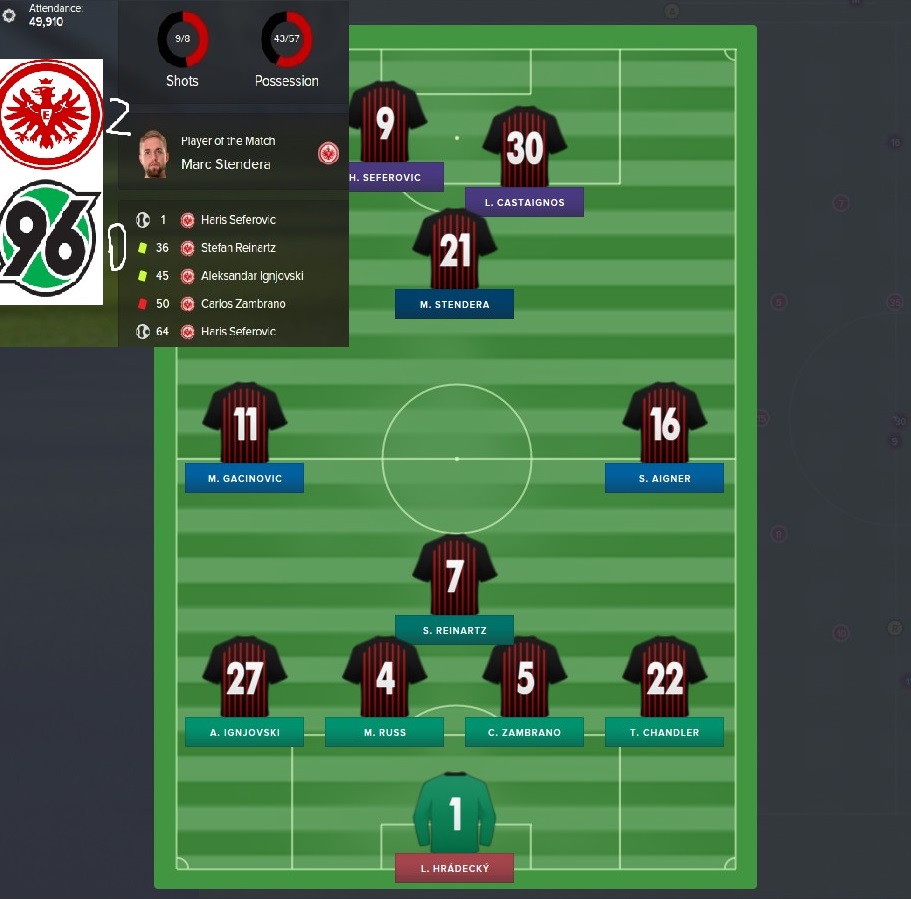Select M. Gacinovic's number 11 shirt
This screenshot has width=911, height=899.
[x=245, y=425]
